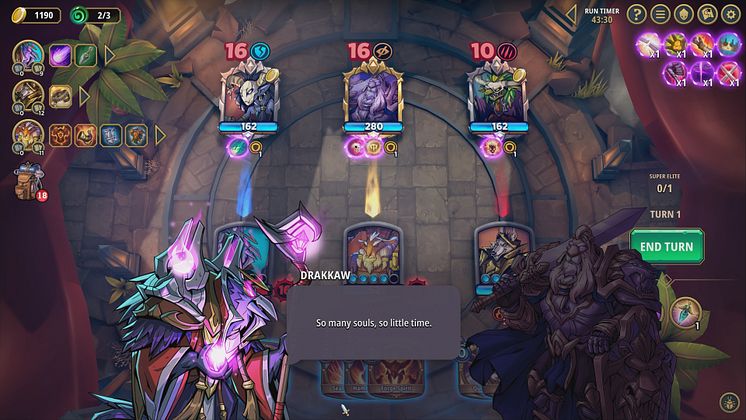The height and width of the screenshot is (420, 746).
Task: Expand the third hero's ability row arrow
Action: (160, 134)
